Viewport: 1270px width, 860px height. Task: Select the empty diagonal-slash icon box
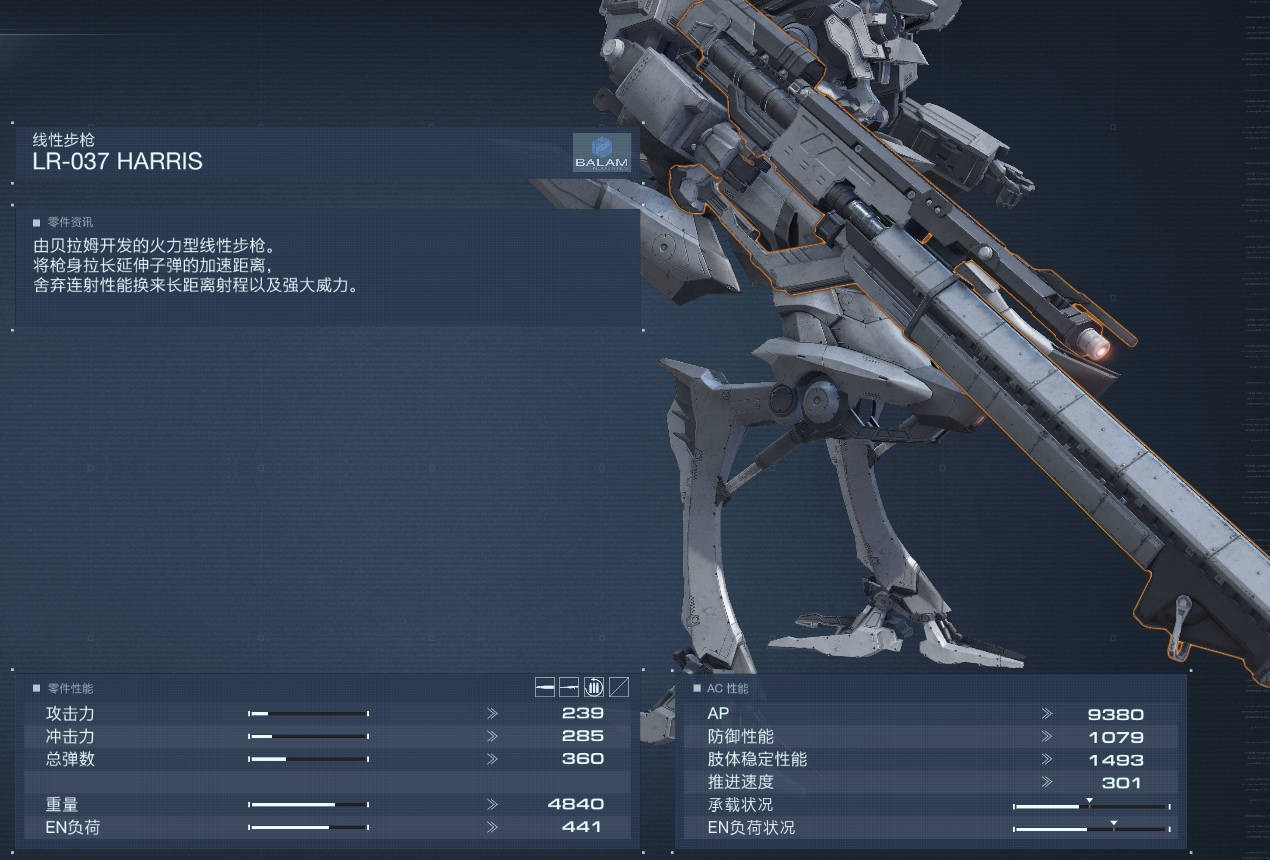pos(619,687)
